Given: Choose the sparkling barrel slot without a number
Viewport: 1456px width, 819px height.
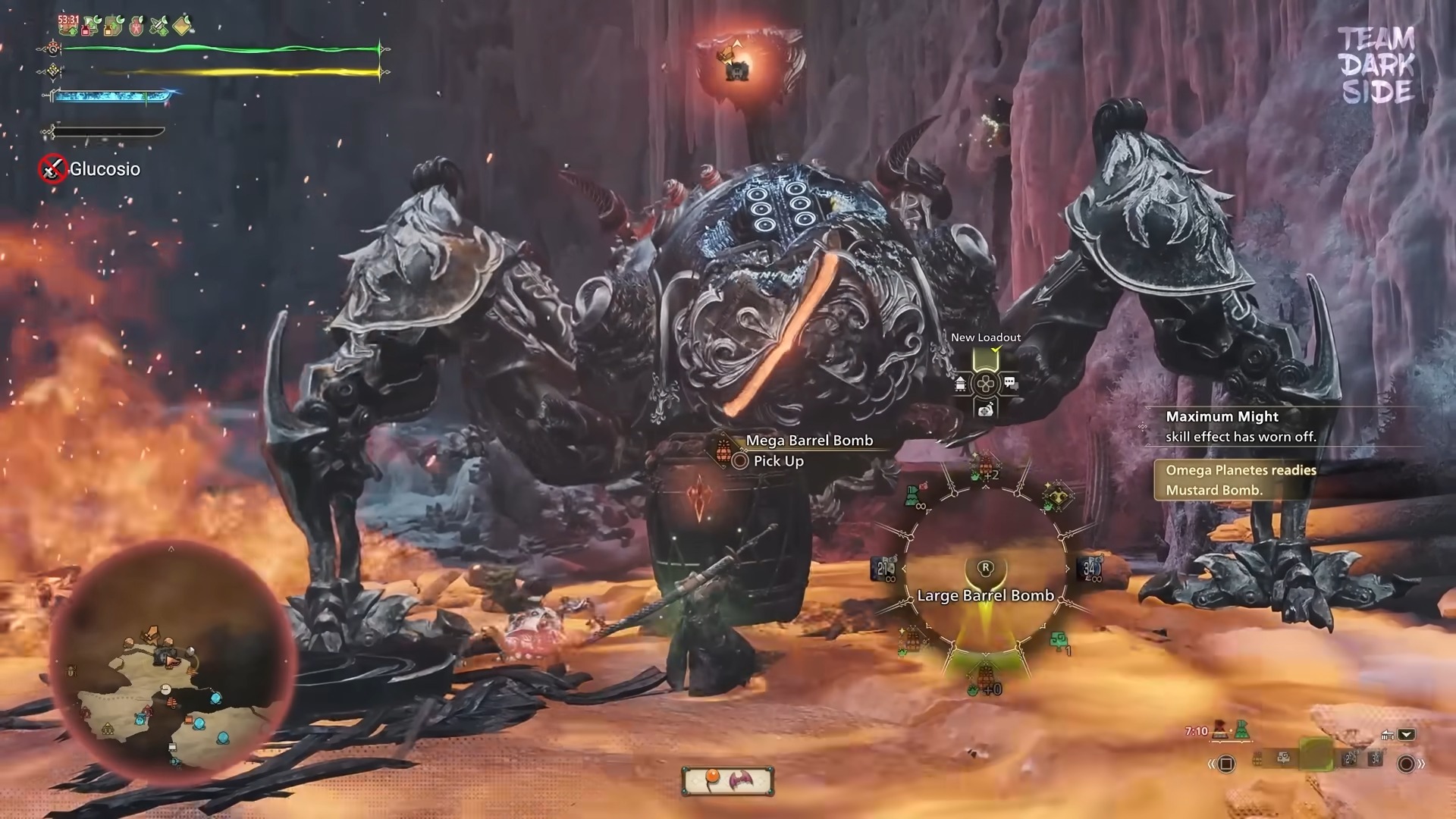Looking at the screenshot, I should click(x=911, y=639).
